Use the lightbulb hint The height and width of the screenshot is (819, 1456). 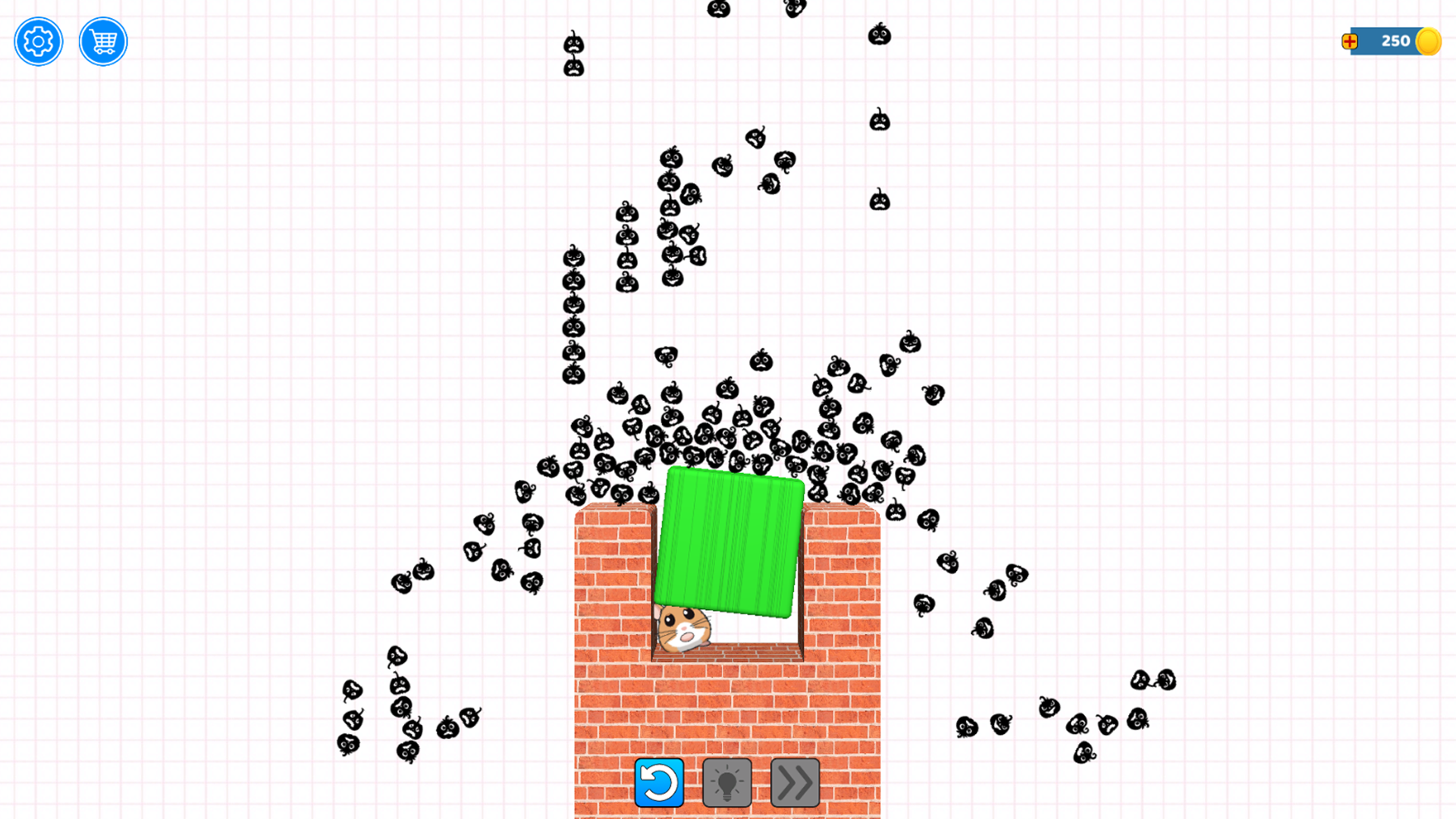pyautogui.click(x=726, y=782)
